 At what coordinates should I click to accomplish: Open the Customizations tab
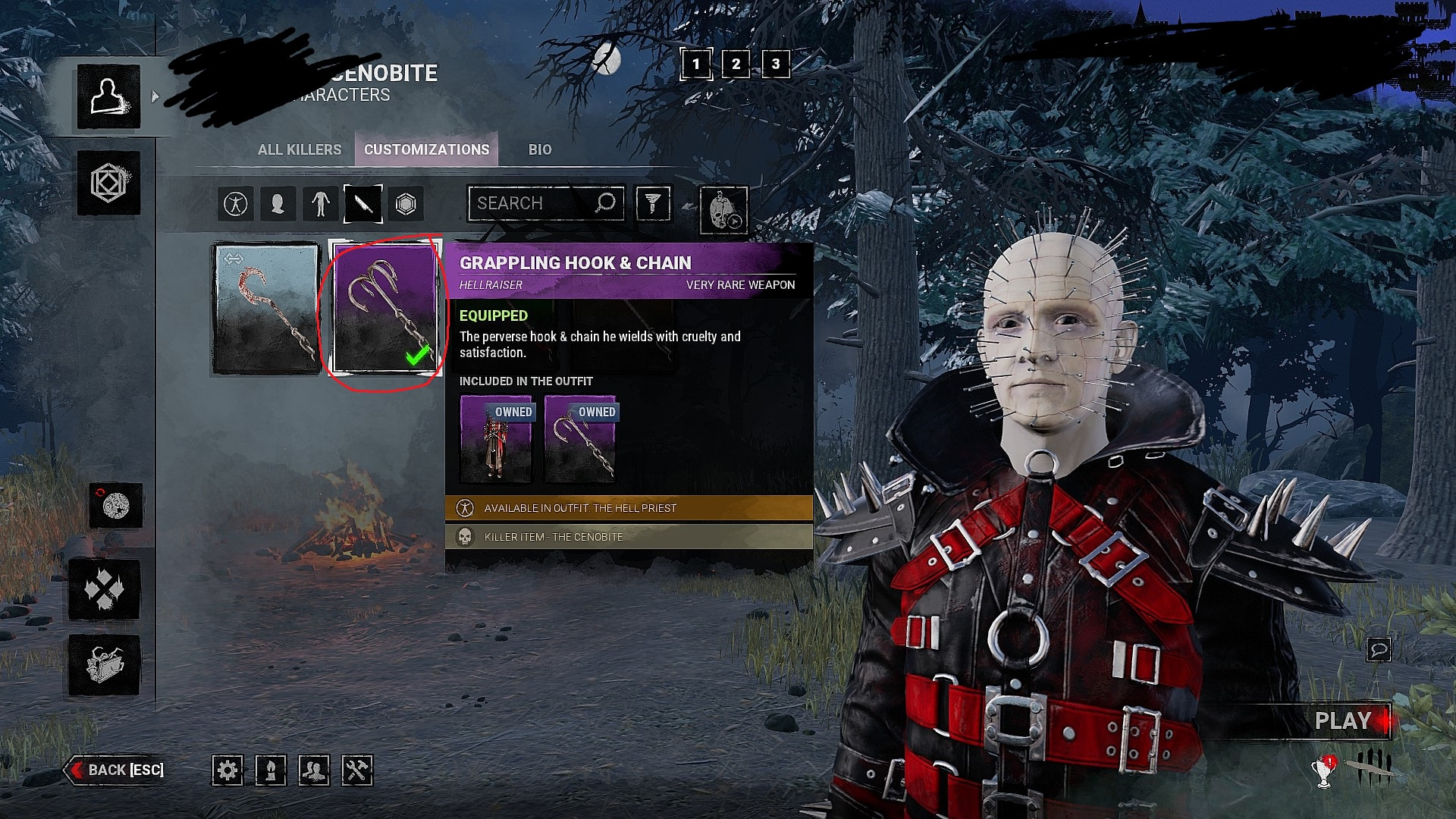pyautogui.click(x=426, y=149)
